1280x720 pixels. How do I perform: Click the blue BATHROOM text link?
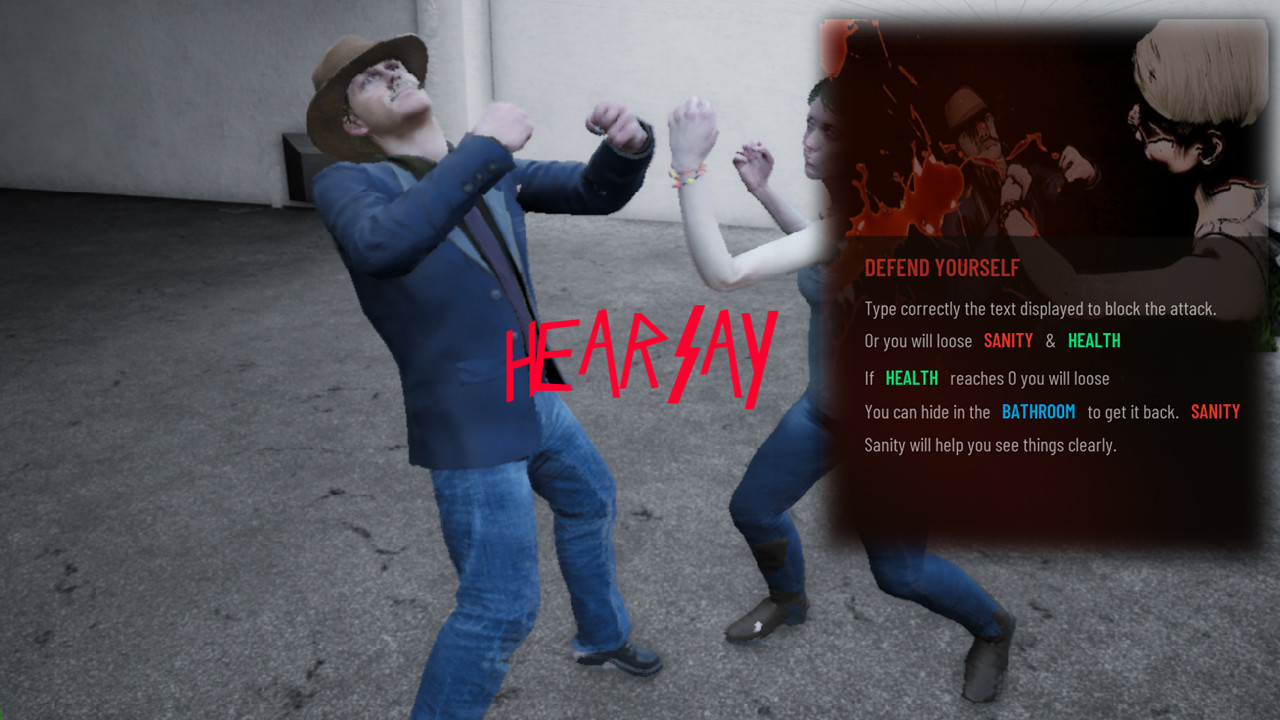tap(1039, 411)
